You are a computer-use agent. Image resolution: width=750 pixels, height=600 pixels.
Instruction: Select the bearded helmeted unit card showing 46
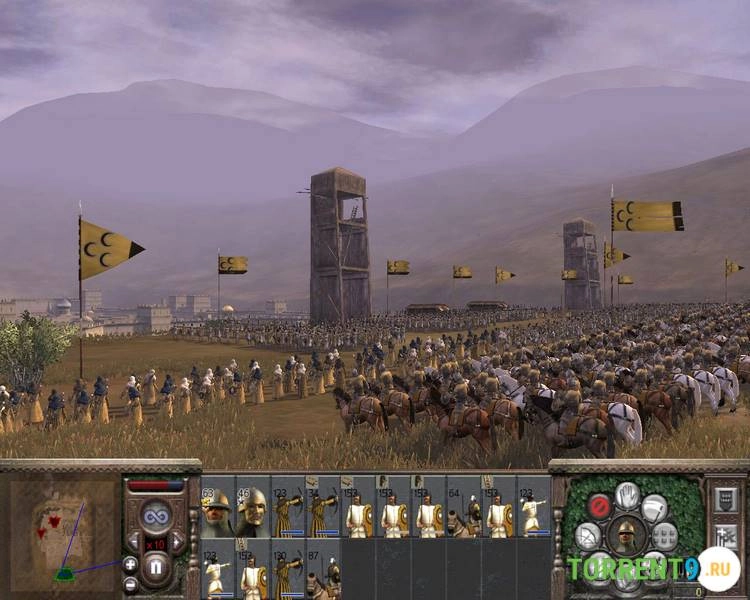(253, 512)
